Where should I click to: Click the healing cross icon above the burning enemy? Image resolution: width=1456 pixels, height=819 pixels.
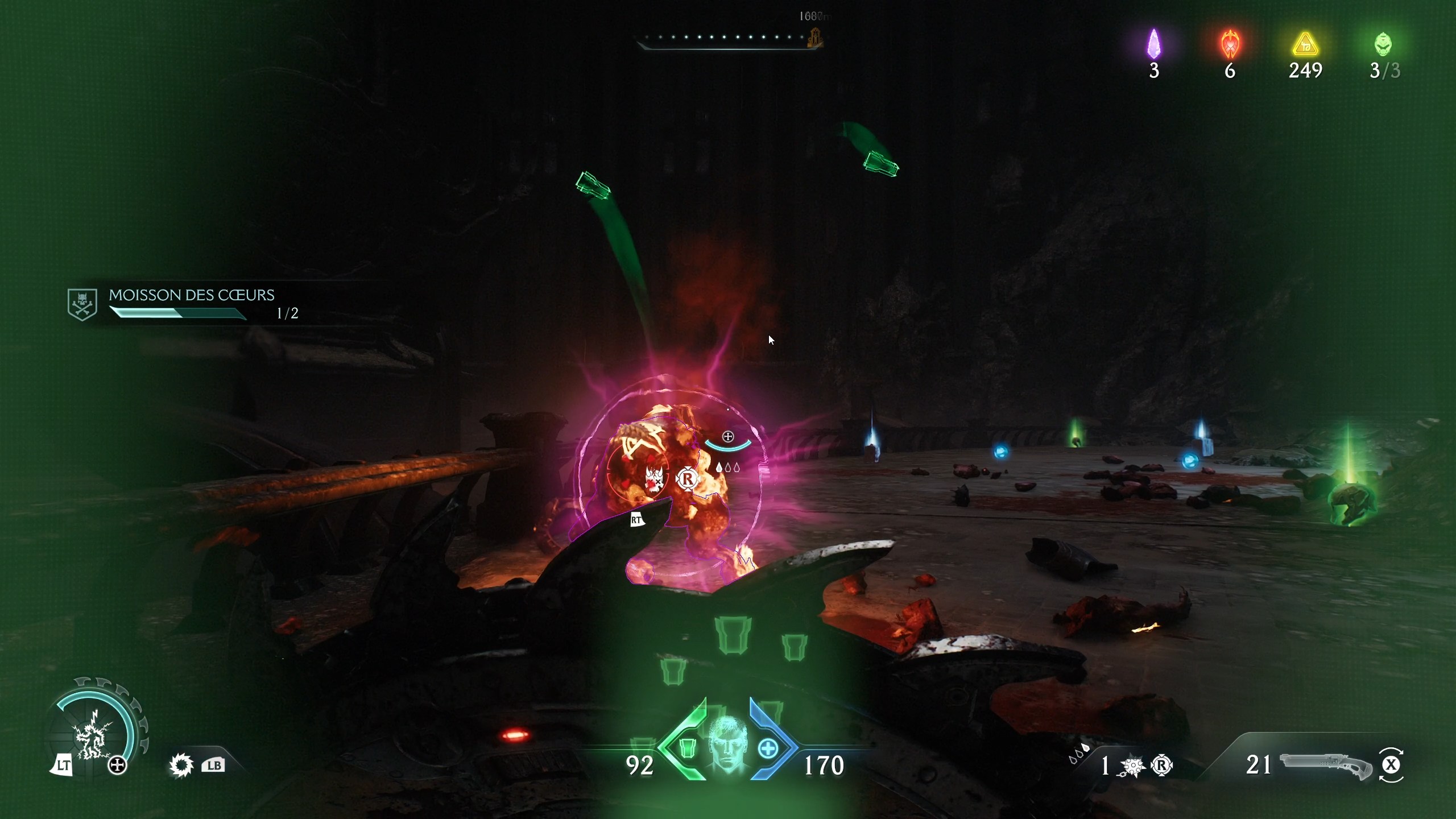pyautogui.click(x=729, y=437)
